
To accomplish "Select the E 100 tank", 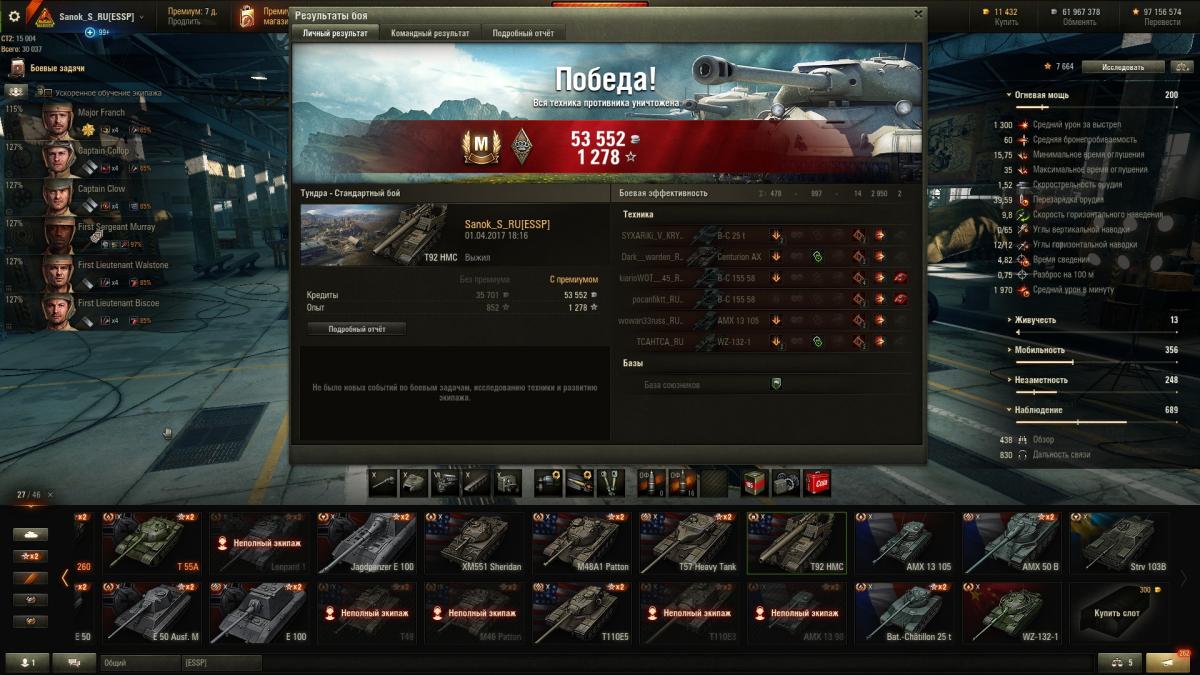I will [x=258, y=613].
